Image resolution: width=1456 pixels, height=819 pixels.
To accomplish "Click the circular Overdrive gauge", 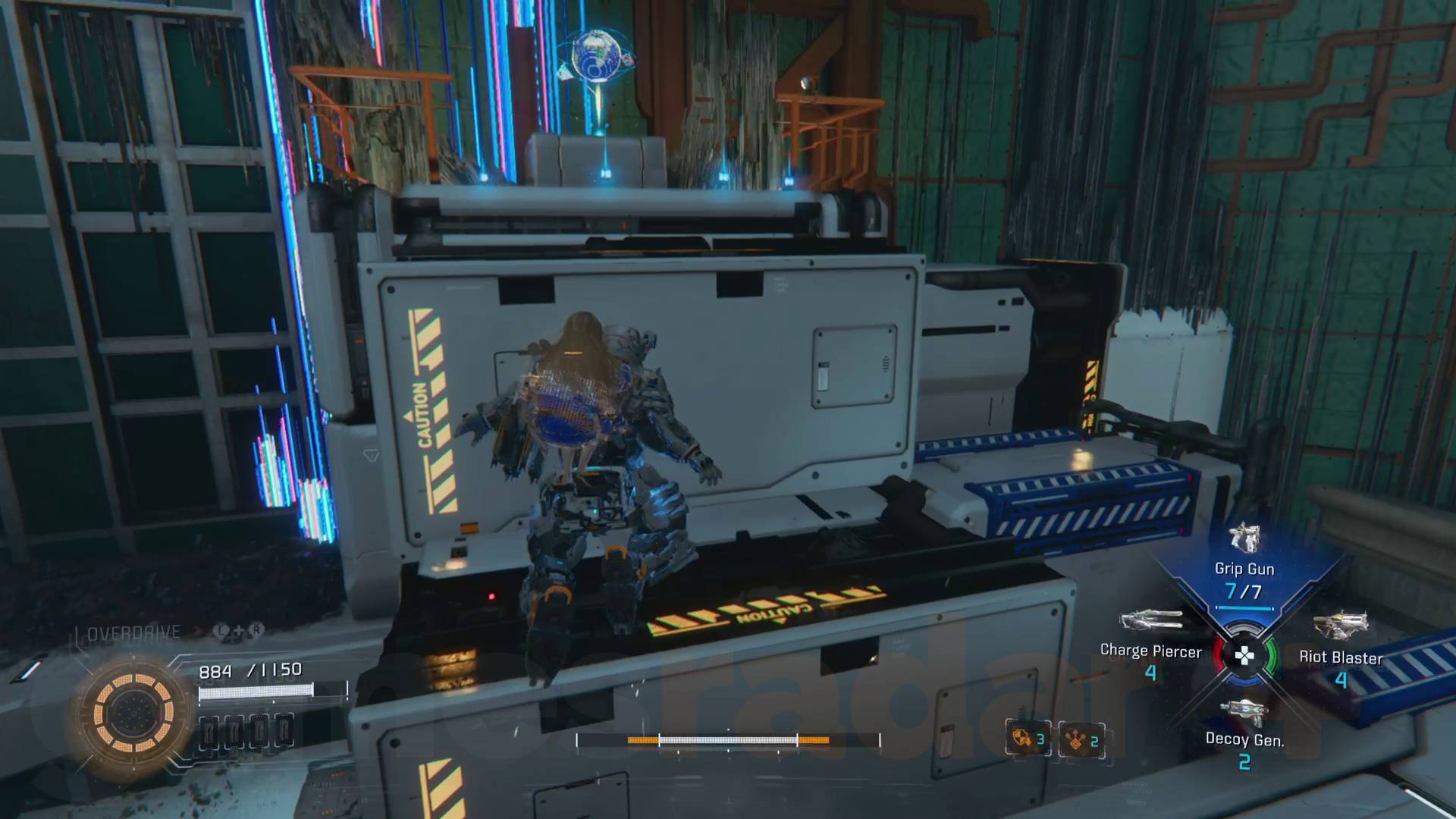I will 133,713.
